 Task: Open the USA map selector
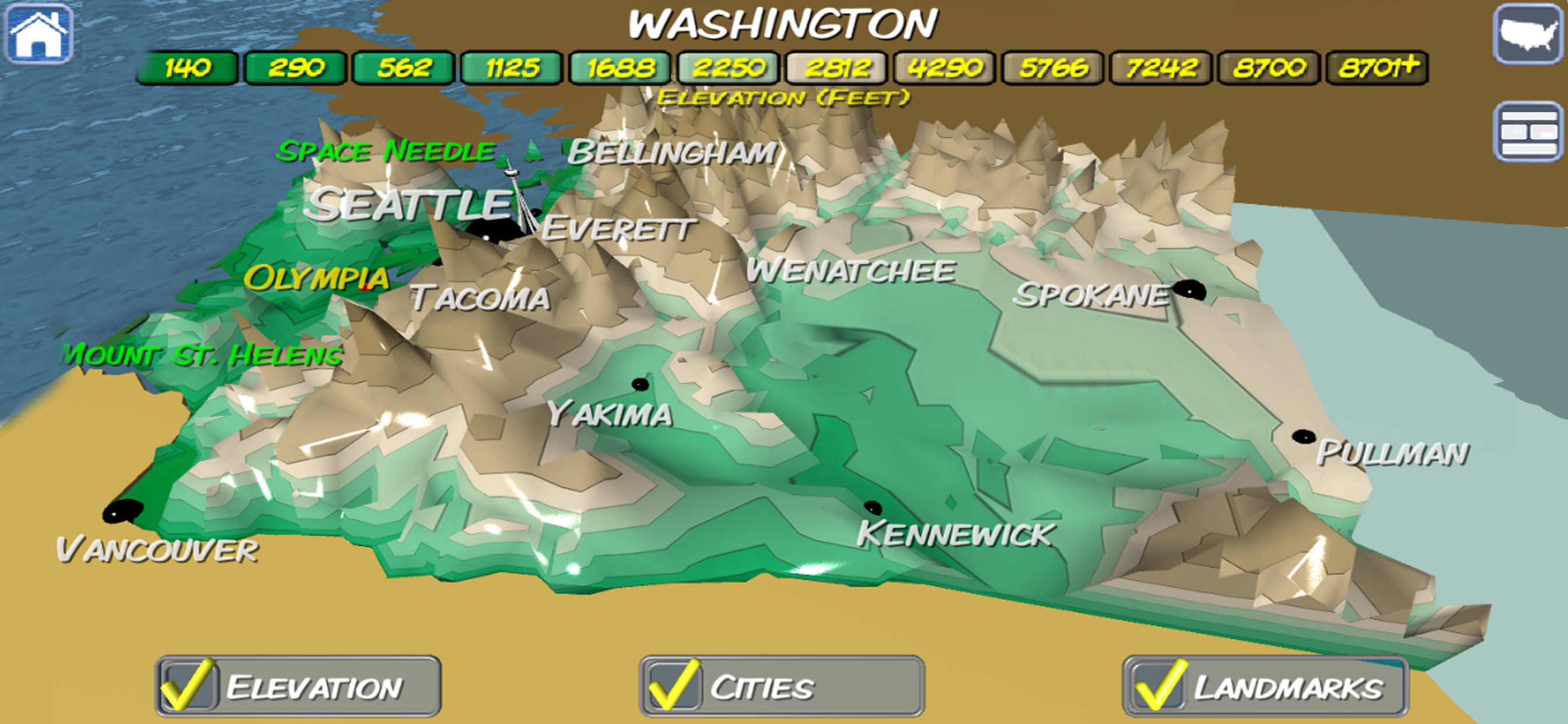pos(1528,34)
